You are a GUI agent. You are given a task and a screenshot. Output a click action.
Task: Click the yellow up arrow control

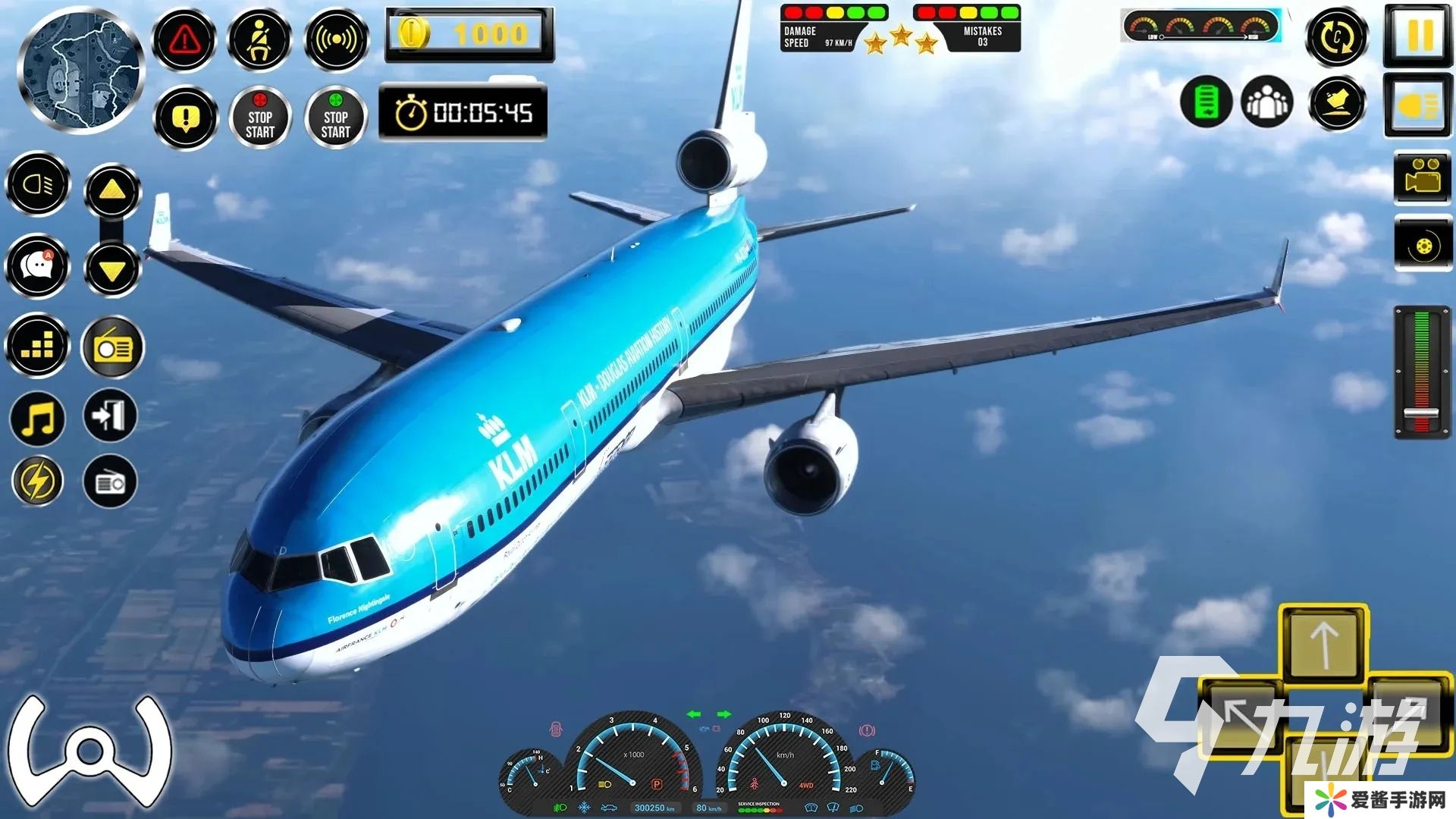tap(112, 190)
